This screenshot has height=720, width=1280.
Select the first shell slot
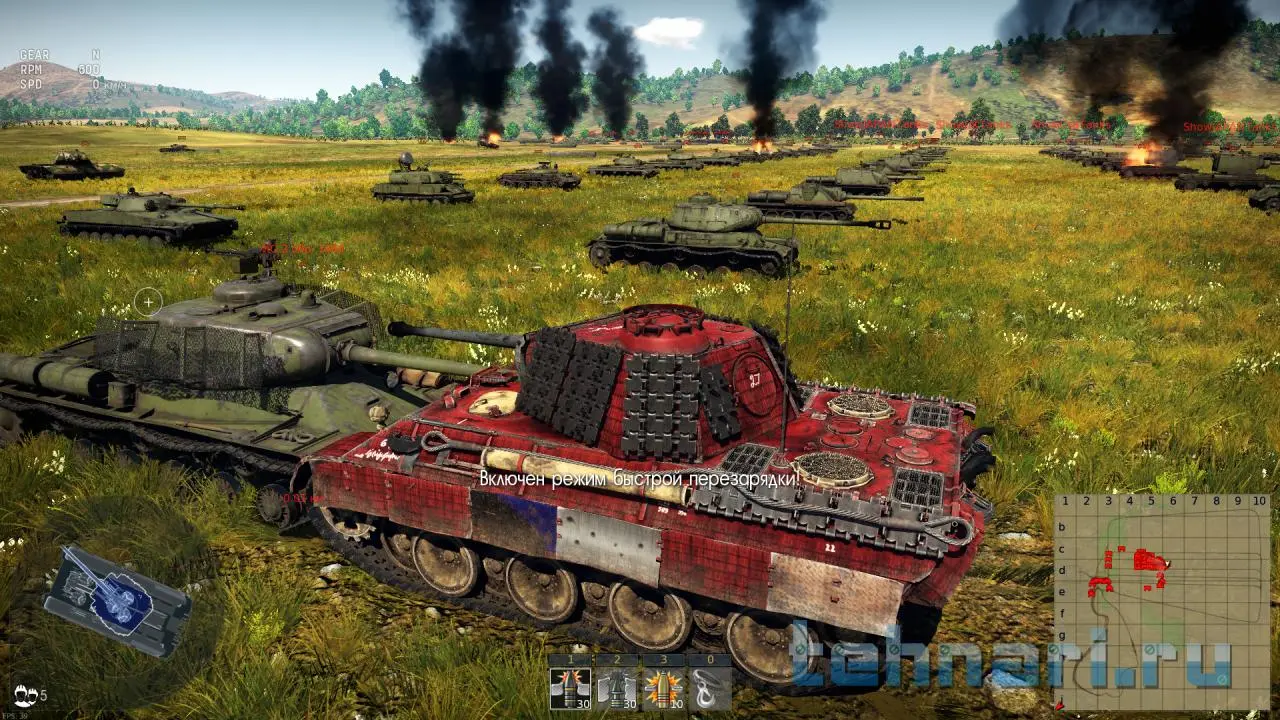click(x=569, y=688)
